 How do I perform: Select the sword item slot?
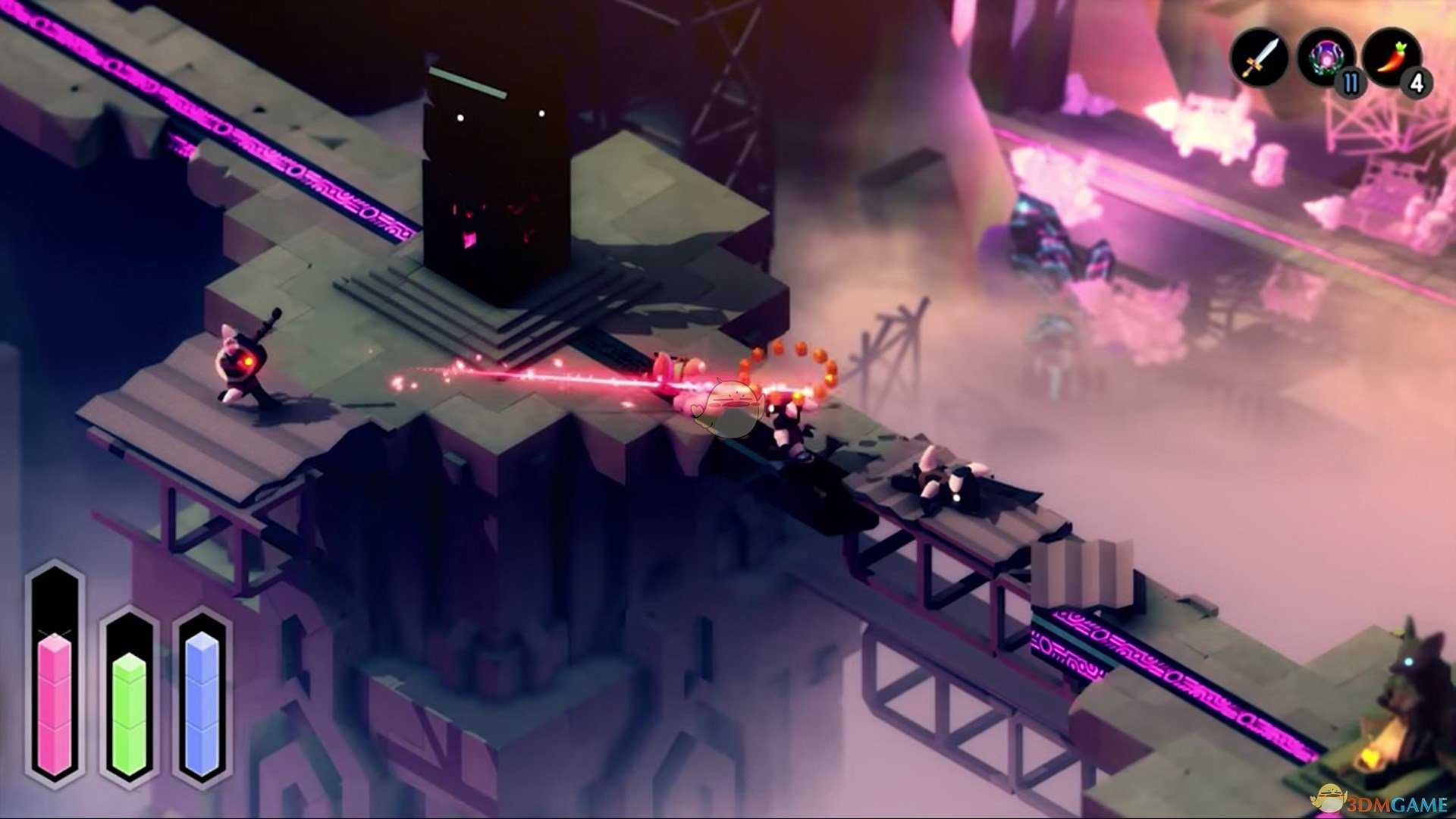pyautogui.click(x=1259, y=57)
